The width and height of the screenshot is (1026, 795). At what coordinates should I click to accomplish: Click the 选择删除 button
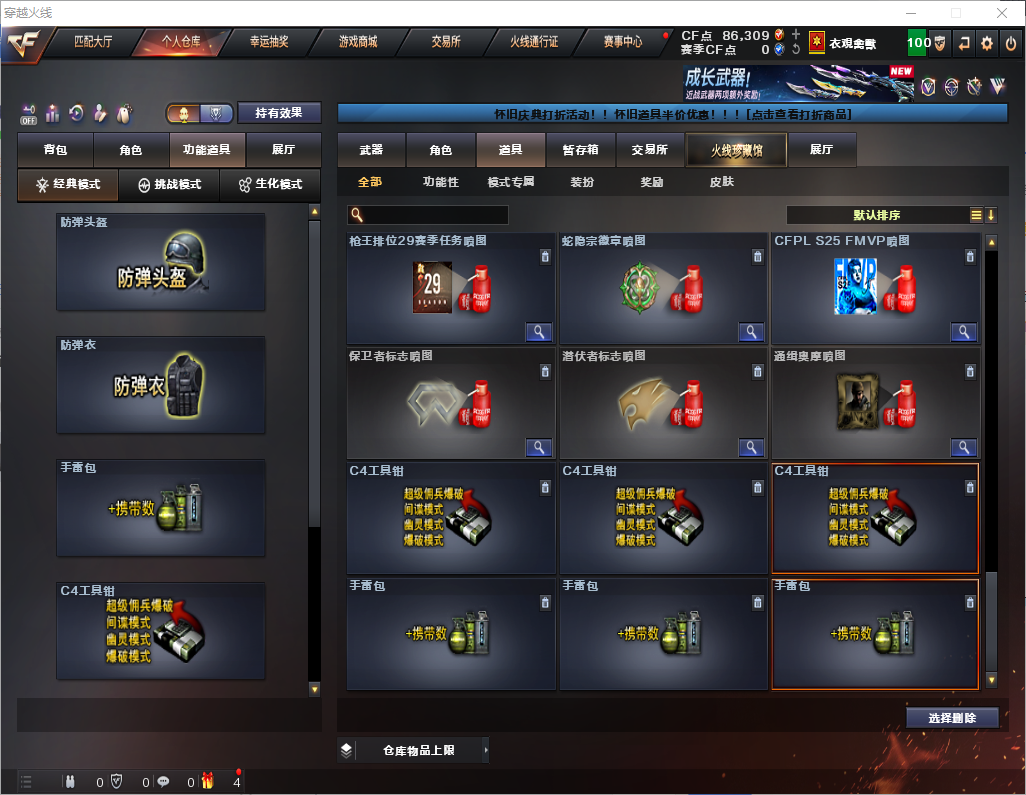point(952,718)
